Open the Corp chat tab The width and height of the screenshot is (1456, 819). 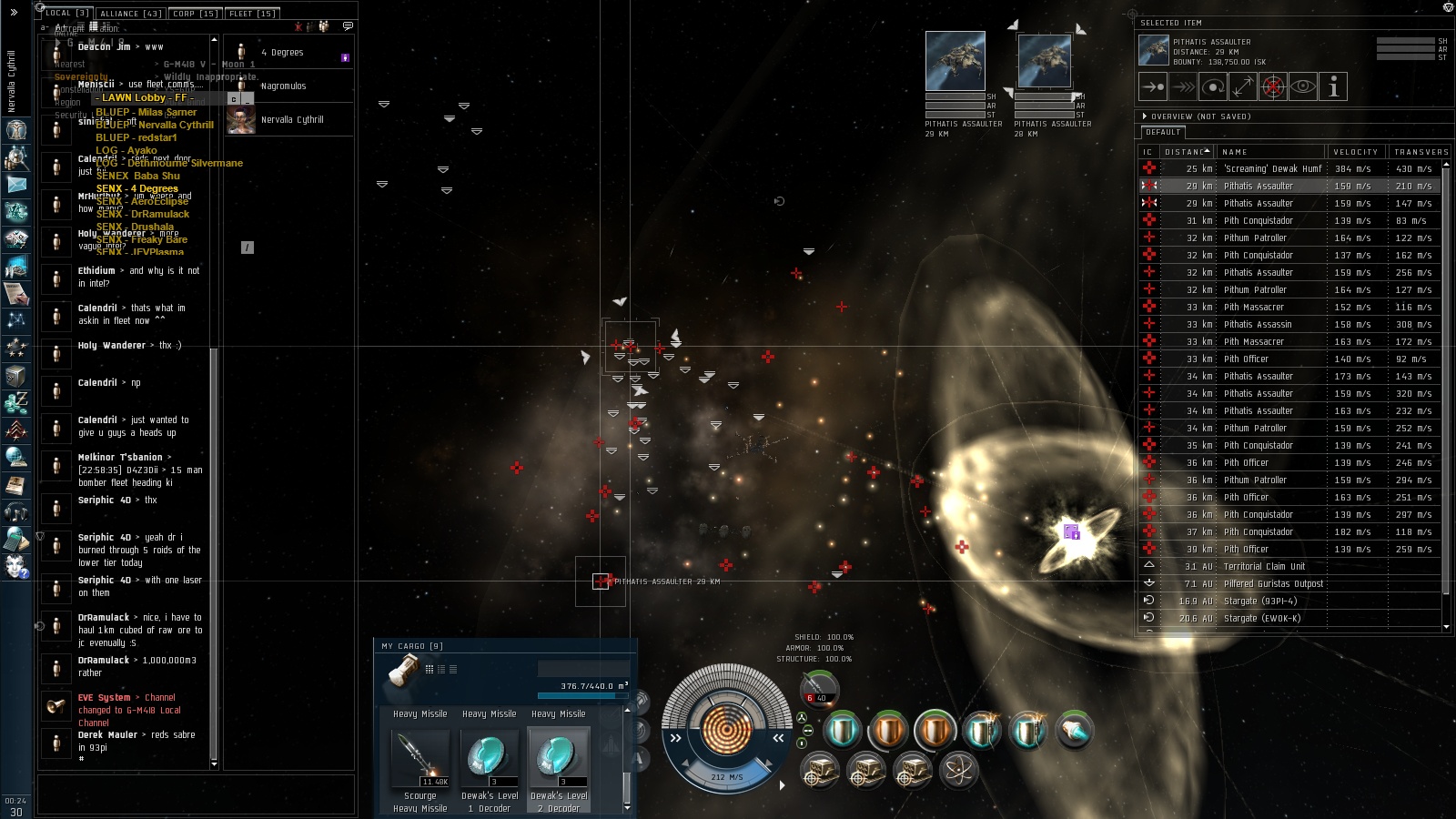pos(195,14)
